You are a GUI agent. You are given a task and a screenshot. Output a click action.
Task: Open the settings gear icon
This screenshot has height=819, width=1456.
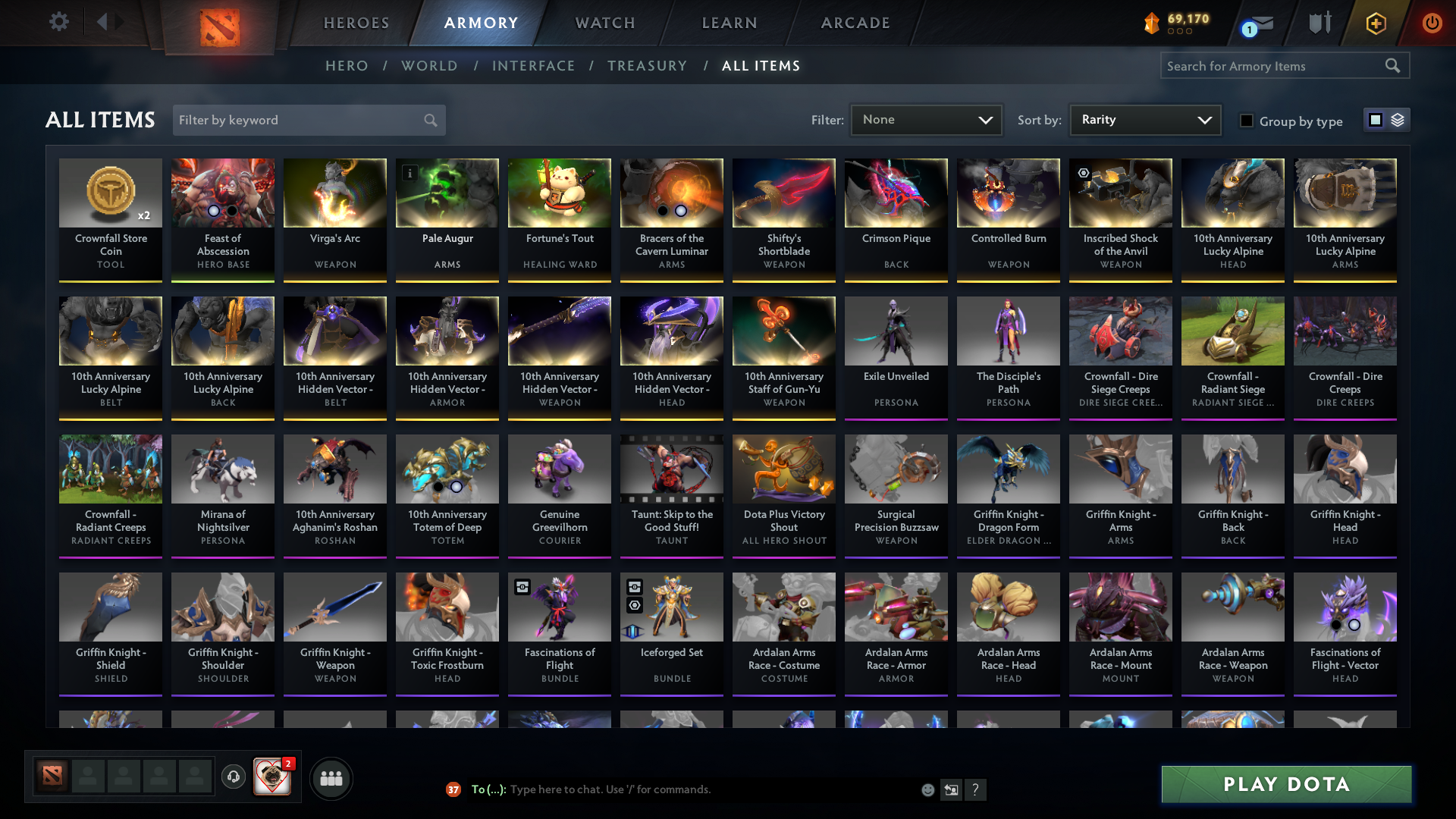pos(59,21)
